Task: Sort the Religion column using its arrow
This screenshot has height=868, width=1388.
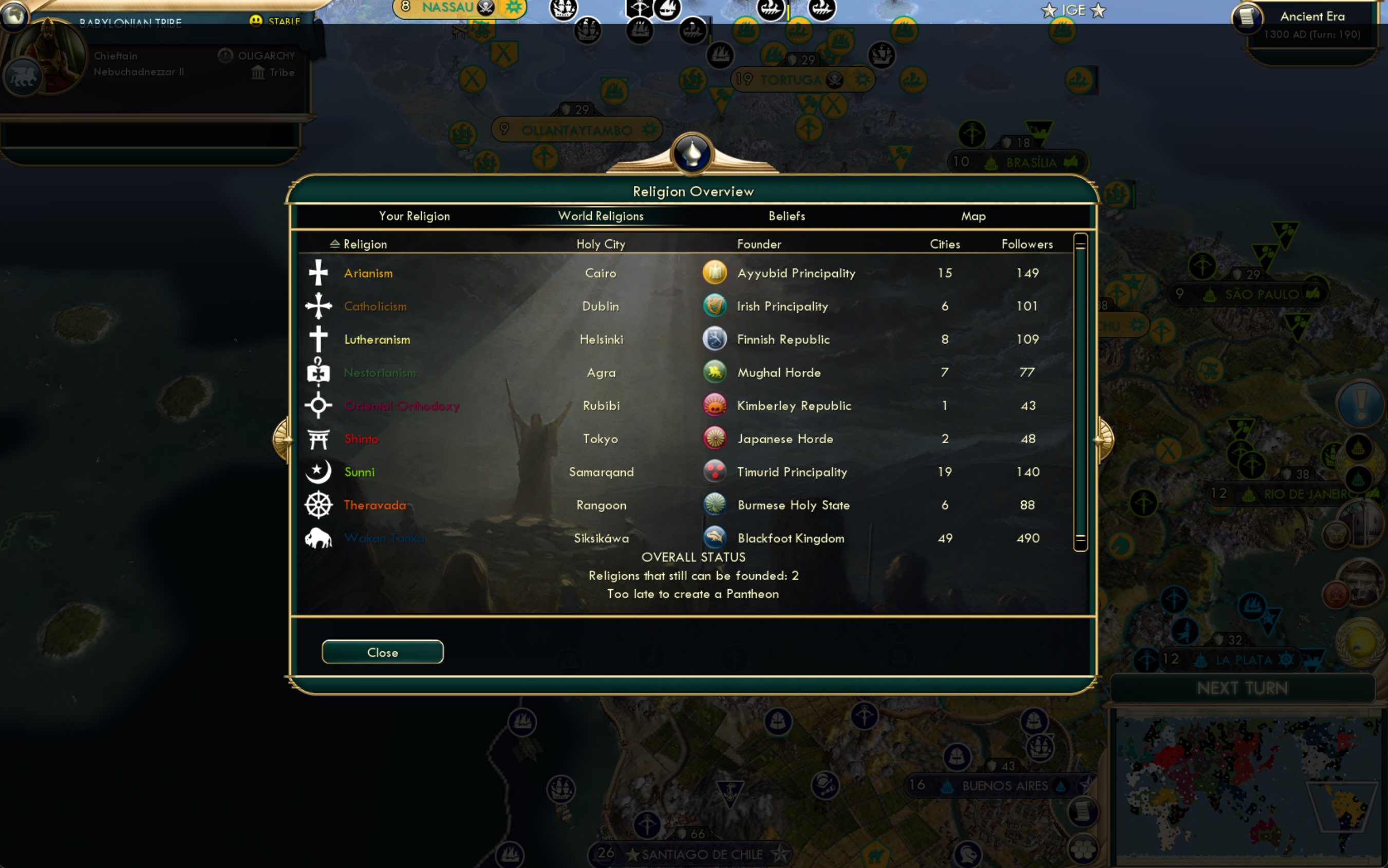Action: 336,243
